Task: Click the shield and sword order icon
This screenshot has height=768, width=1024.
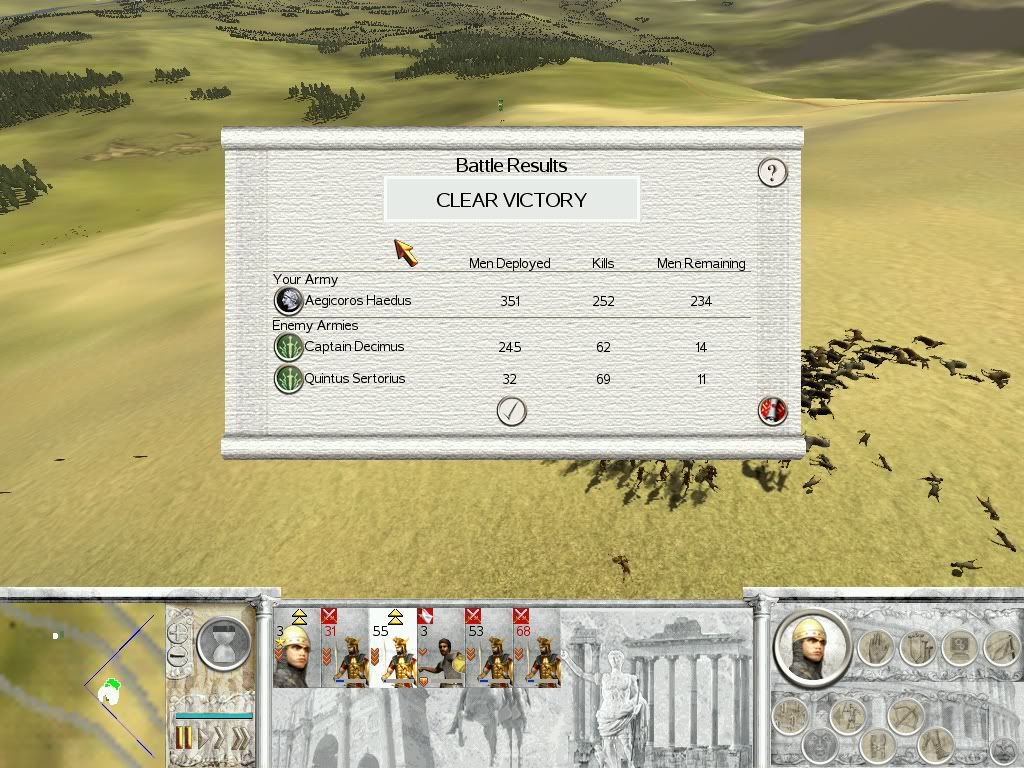Action: (918, 649)
